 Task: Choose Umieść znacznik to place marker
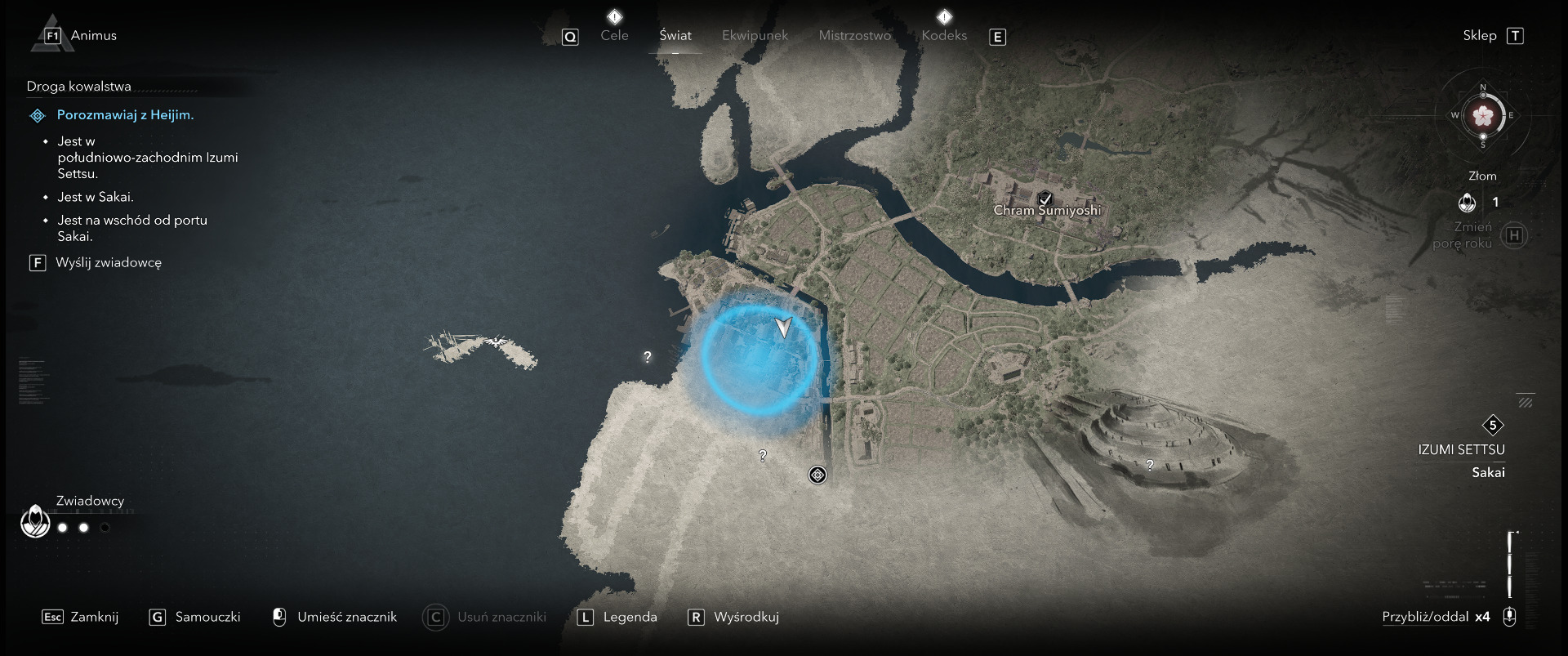(x=346, y=617)
